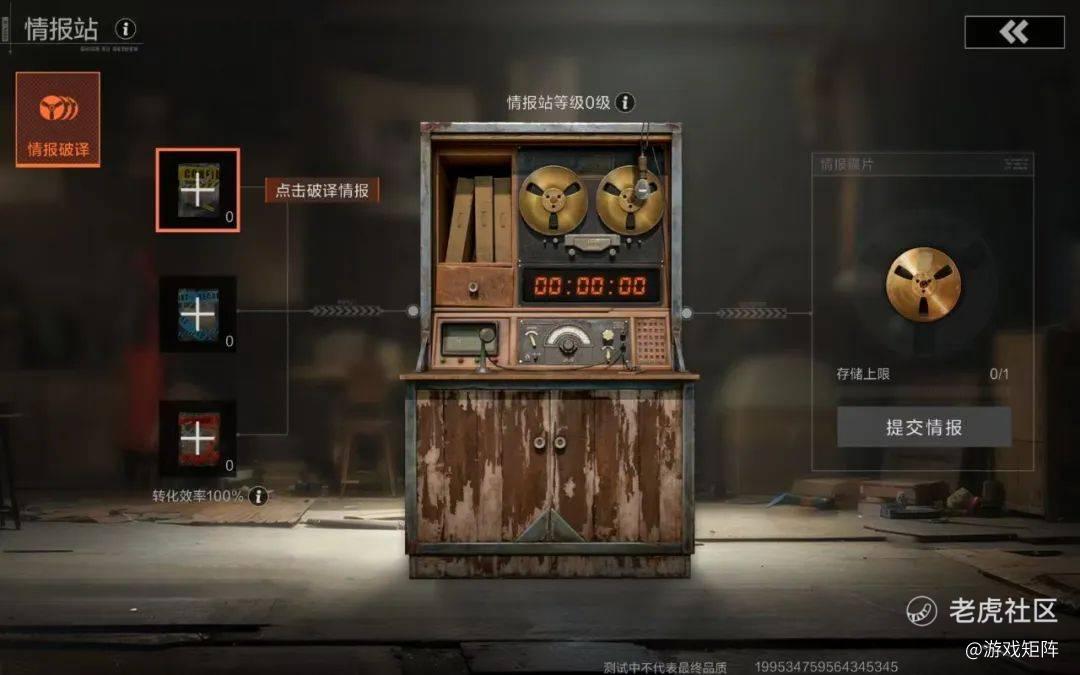Click the 点击破译情报 label
1080x675 pixels.
click(x=322, y=191)
